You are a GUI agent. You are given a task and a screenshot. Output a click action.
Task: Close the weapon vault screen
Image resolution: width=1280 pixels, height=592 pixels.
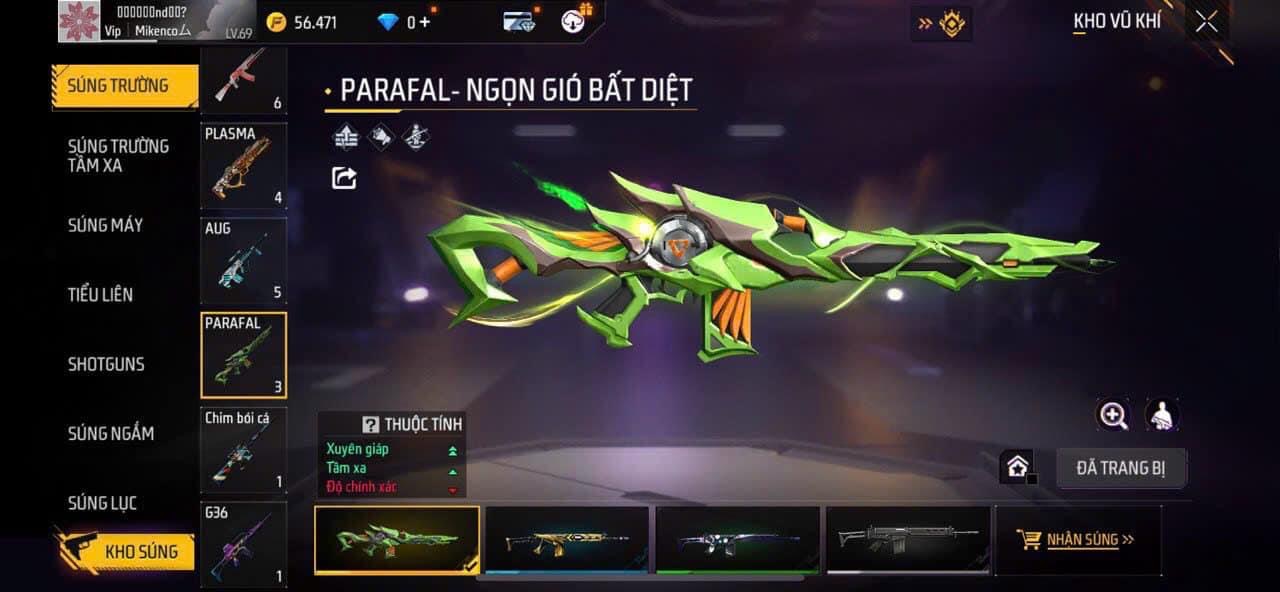point(1207,22)
